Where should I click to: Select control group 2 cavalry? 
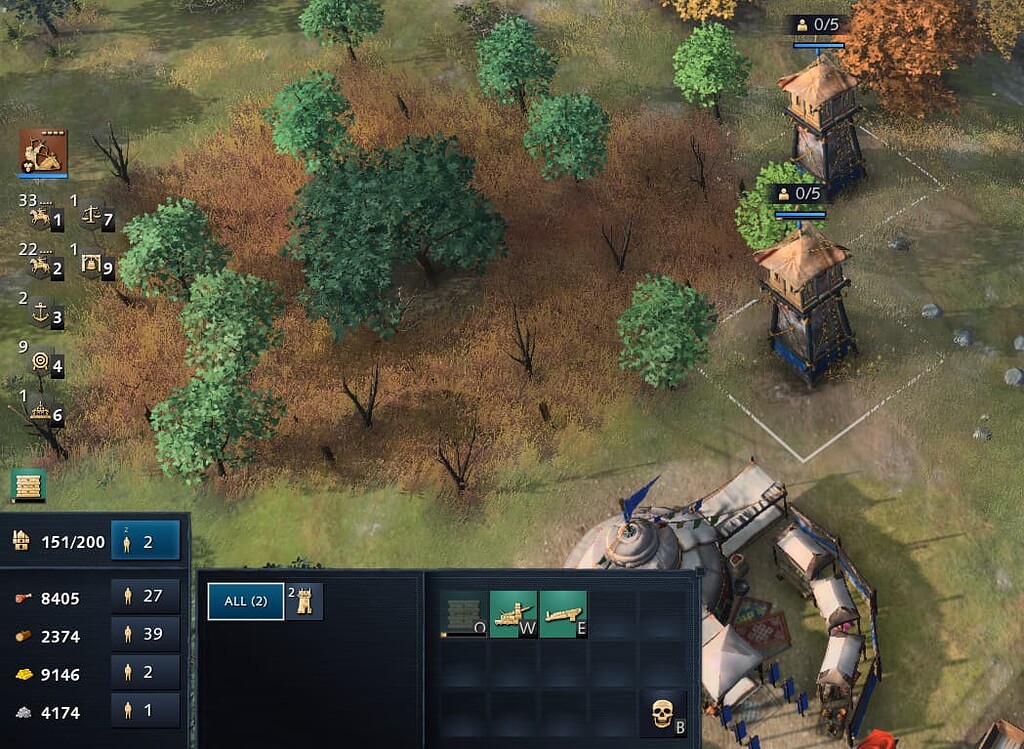tap(45, 267)
